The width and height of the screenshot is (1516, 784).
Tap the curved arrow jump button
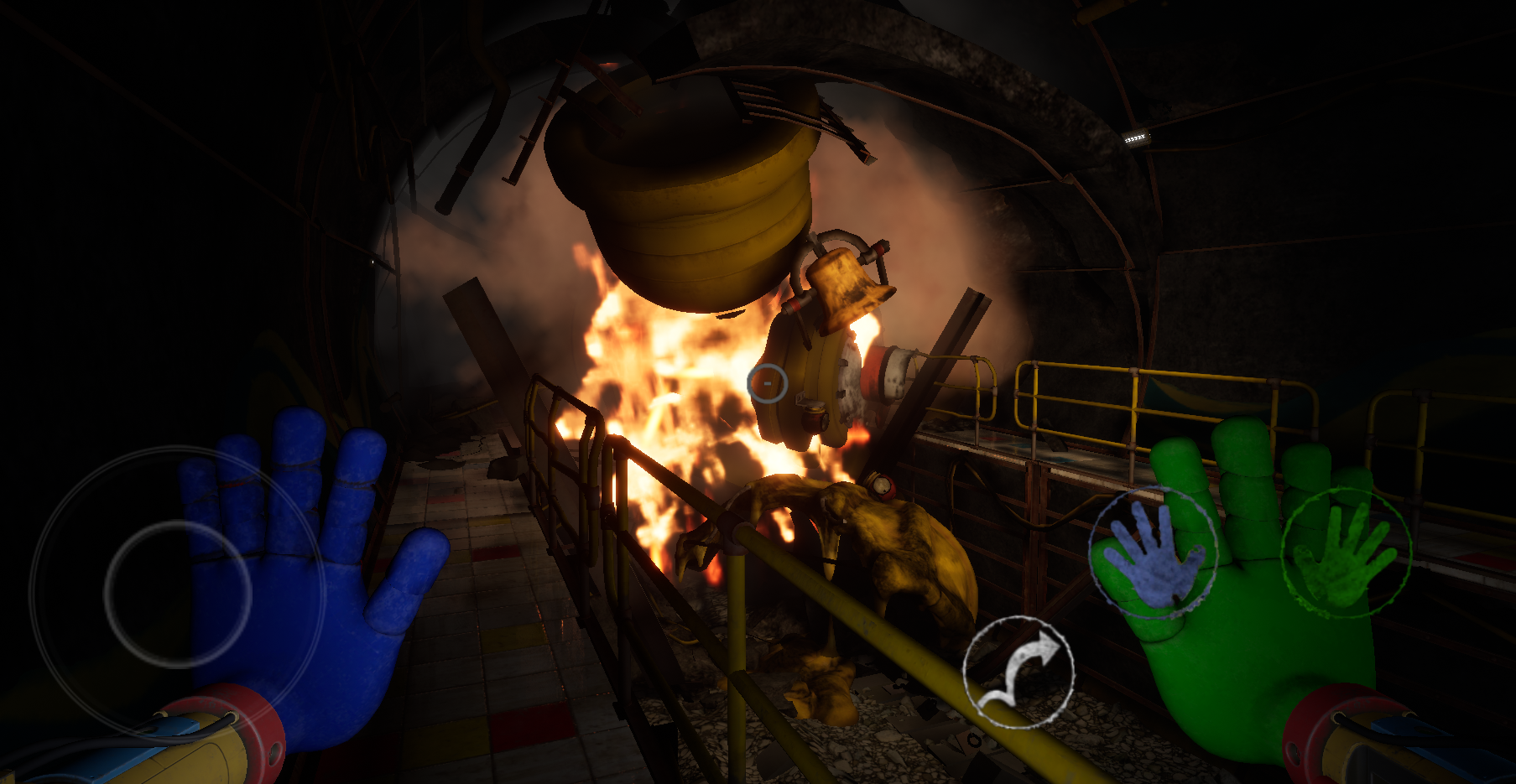(1018, 672)
